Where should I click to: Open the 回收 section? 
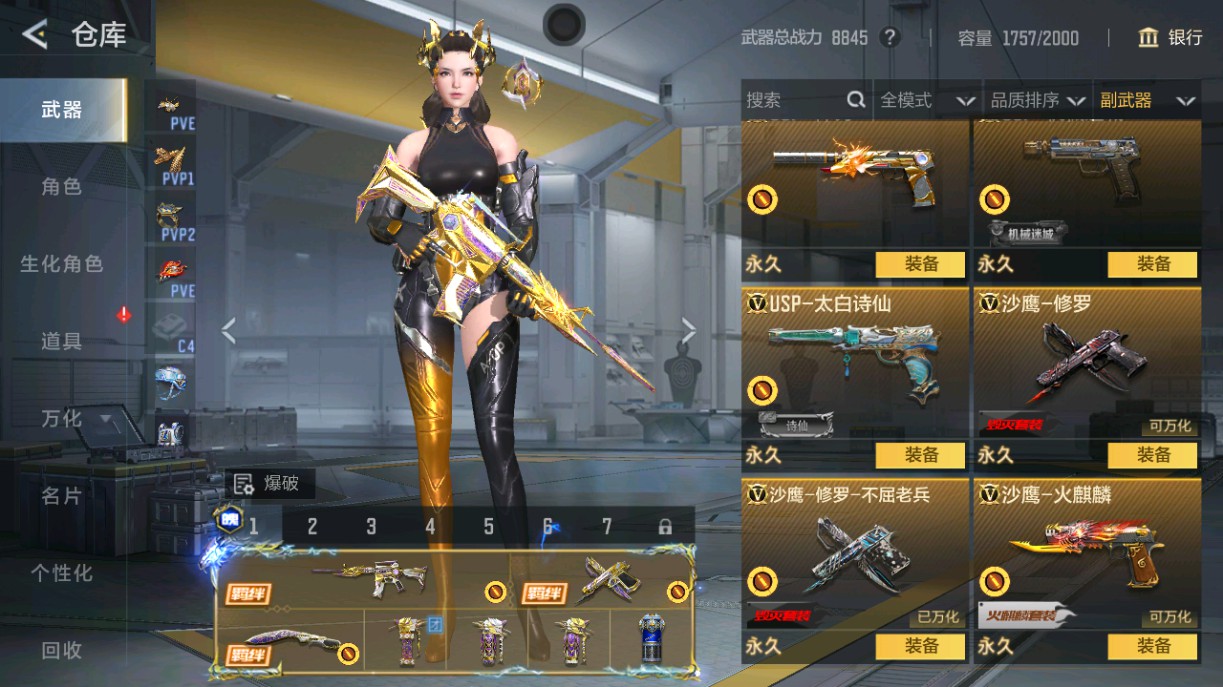[x=61, y=650]
